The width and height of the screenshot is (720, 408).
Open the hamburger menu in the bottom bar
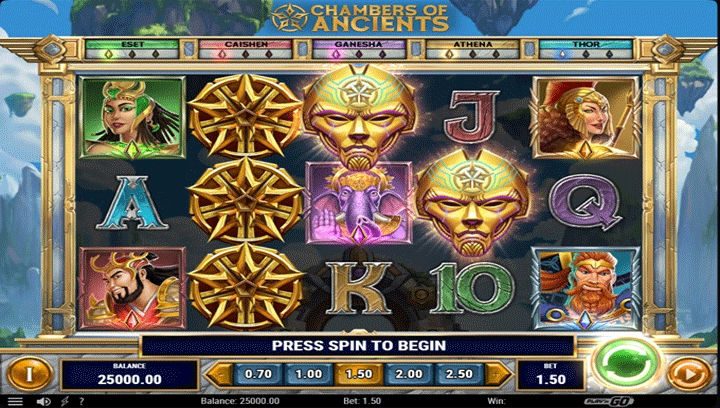point(14,401)
